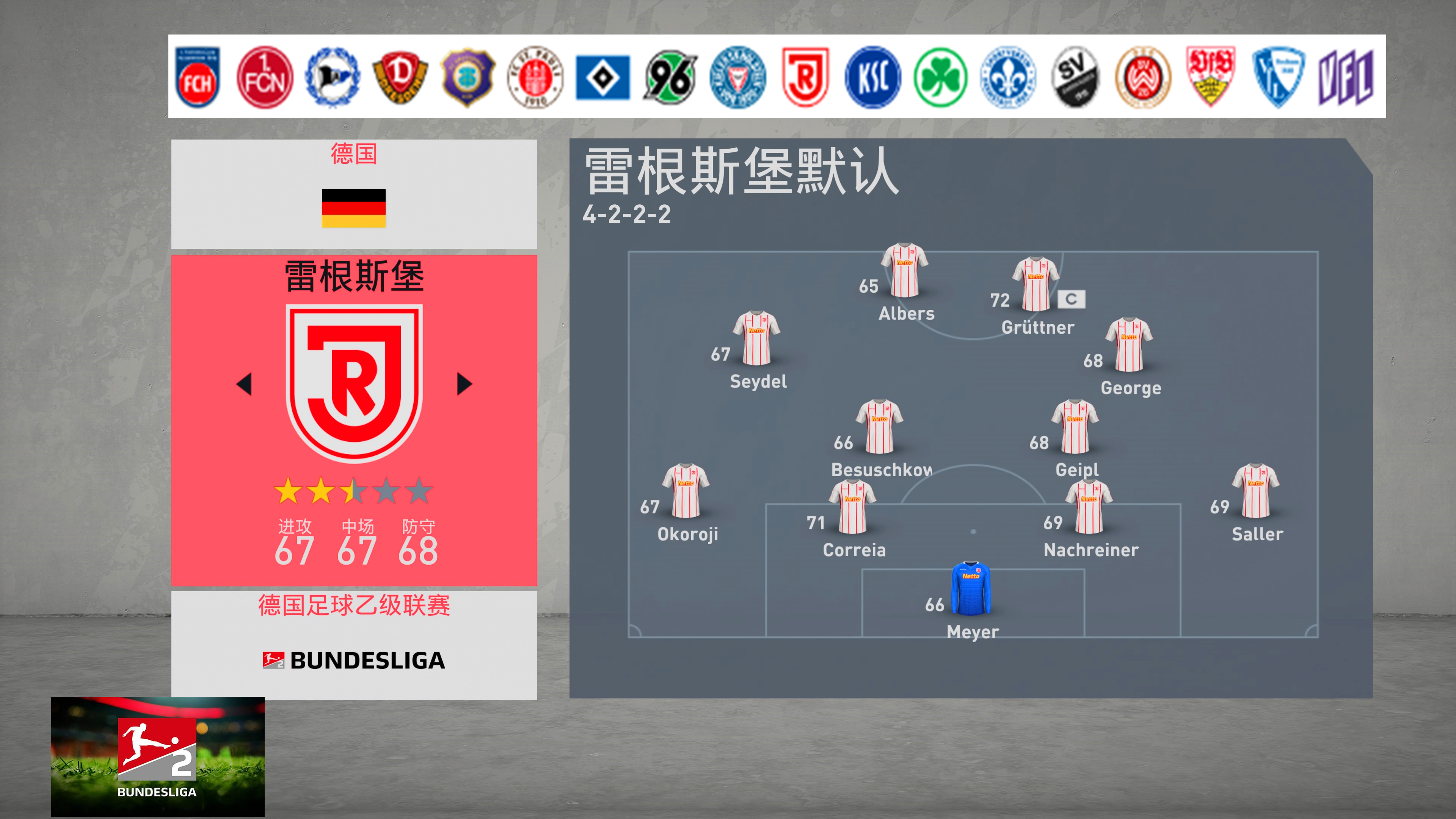This screenshot has width=1456, height=819.
Task: Pick the Dynamo Dresden crest
Action: point(400,77)
